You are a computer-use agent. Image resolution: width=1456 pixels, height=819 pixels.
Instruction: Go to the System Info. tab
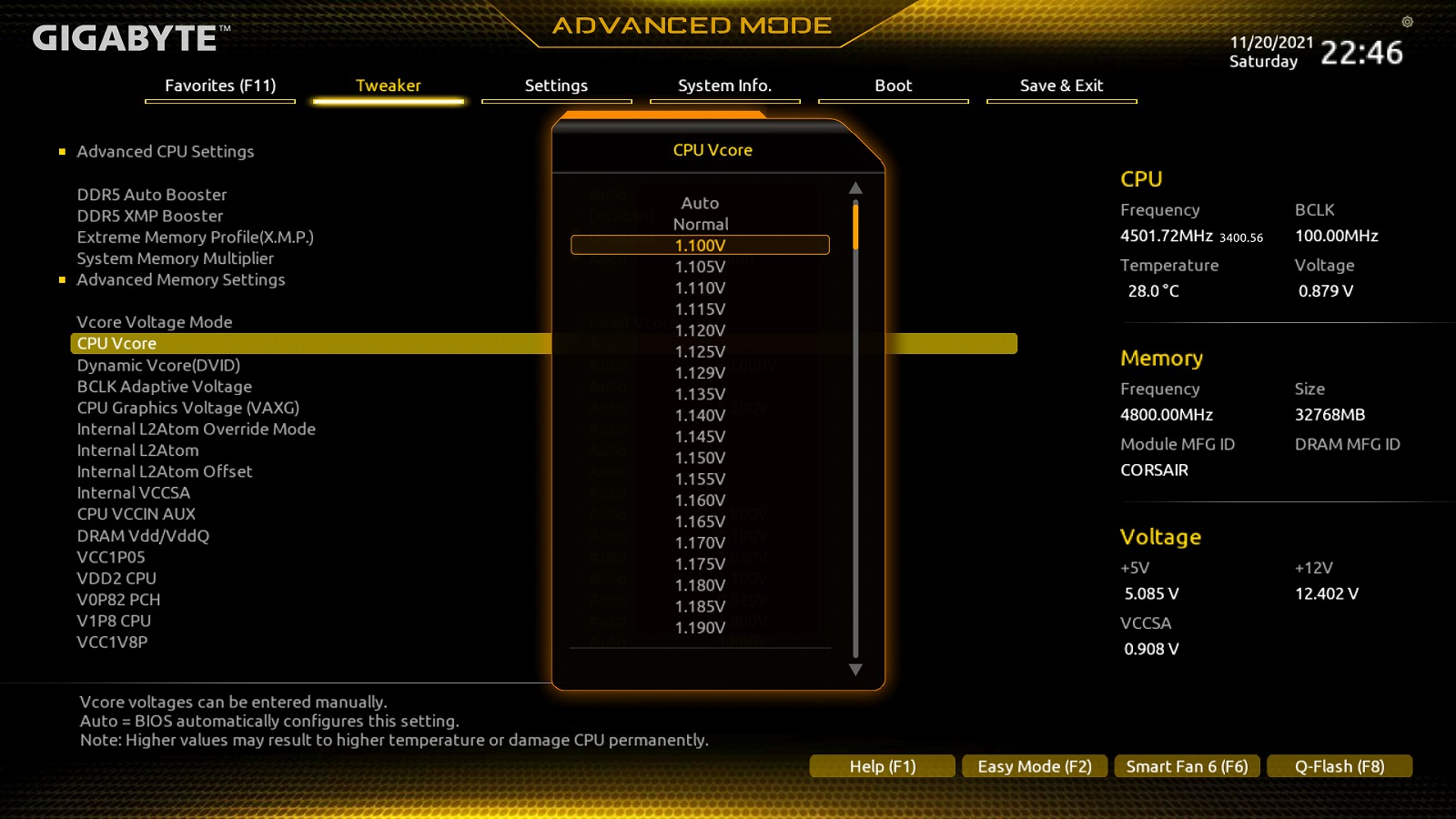click(724, 86)
